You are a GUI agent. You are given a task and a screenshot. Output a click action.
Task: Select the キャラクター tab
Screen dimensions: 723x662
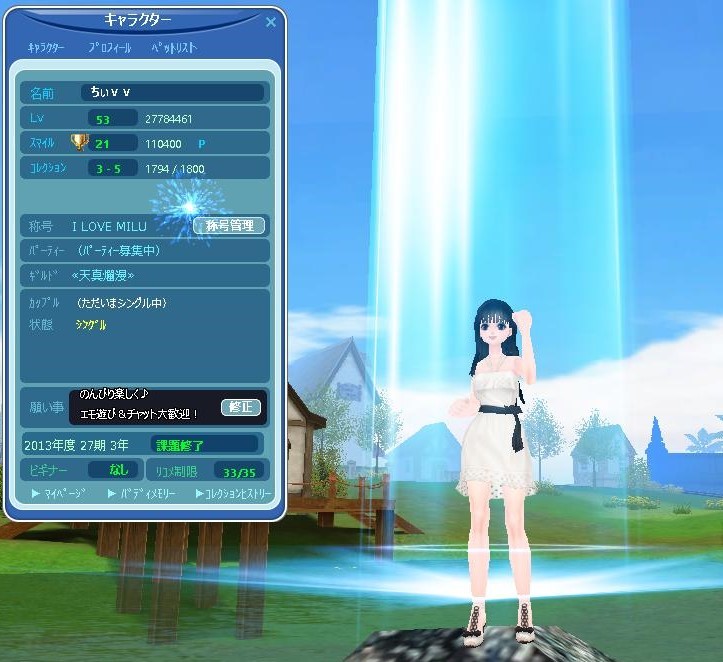[x=46, y=47]
